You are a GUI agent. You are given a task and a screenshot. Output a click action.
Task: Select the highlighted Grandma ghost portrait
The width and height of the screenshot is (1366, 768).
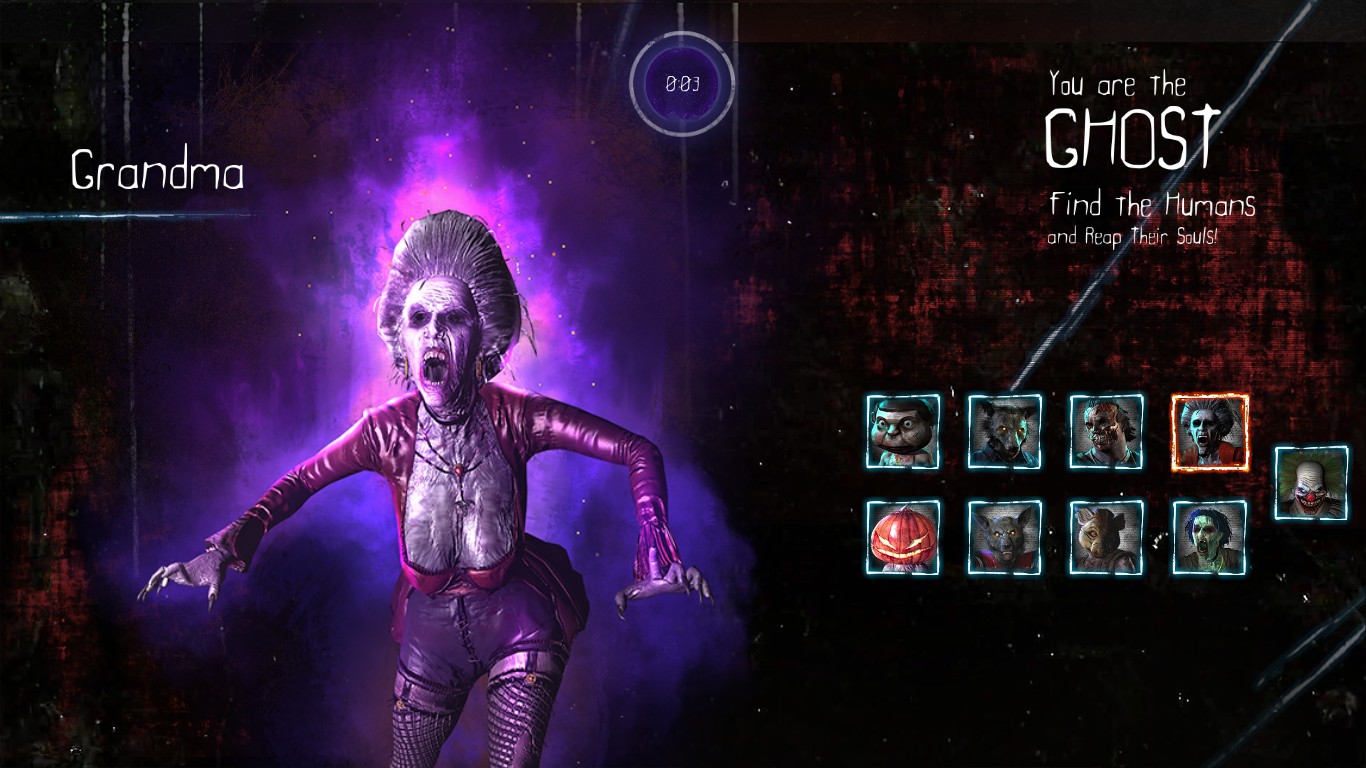[x=1210, y=432]
